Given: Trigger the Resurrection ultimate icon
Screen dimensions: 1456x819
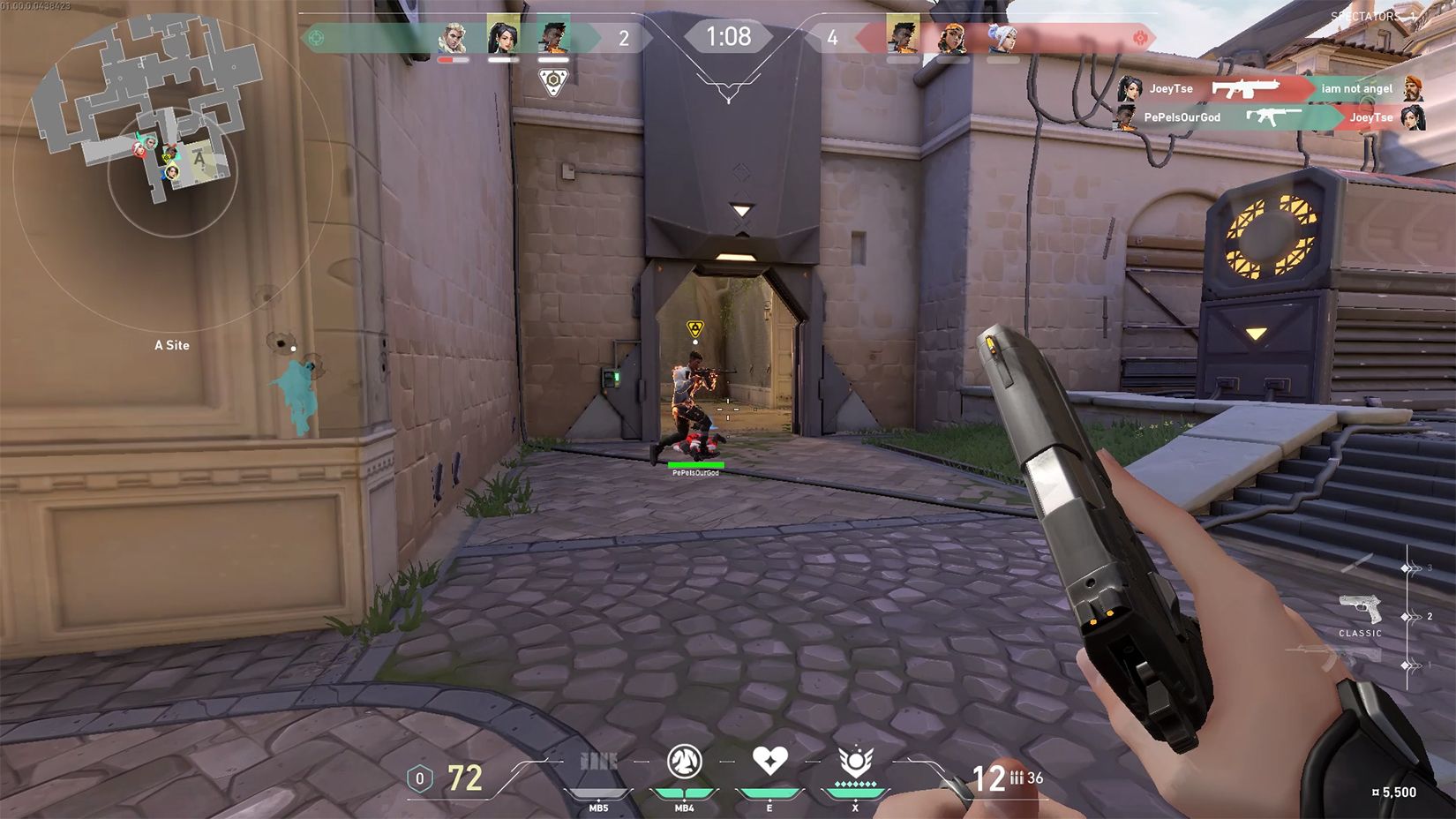Looking at the screenshot, I should coord(855,761).
